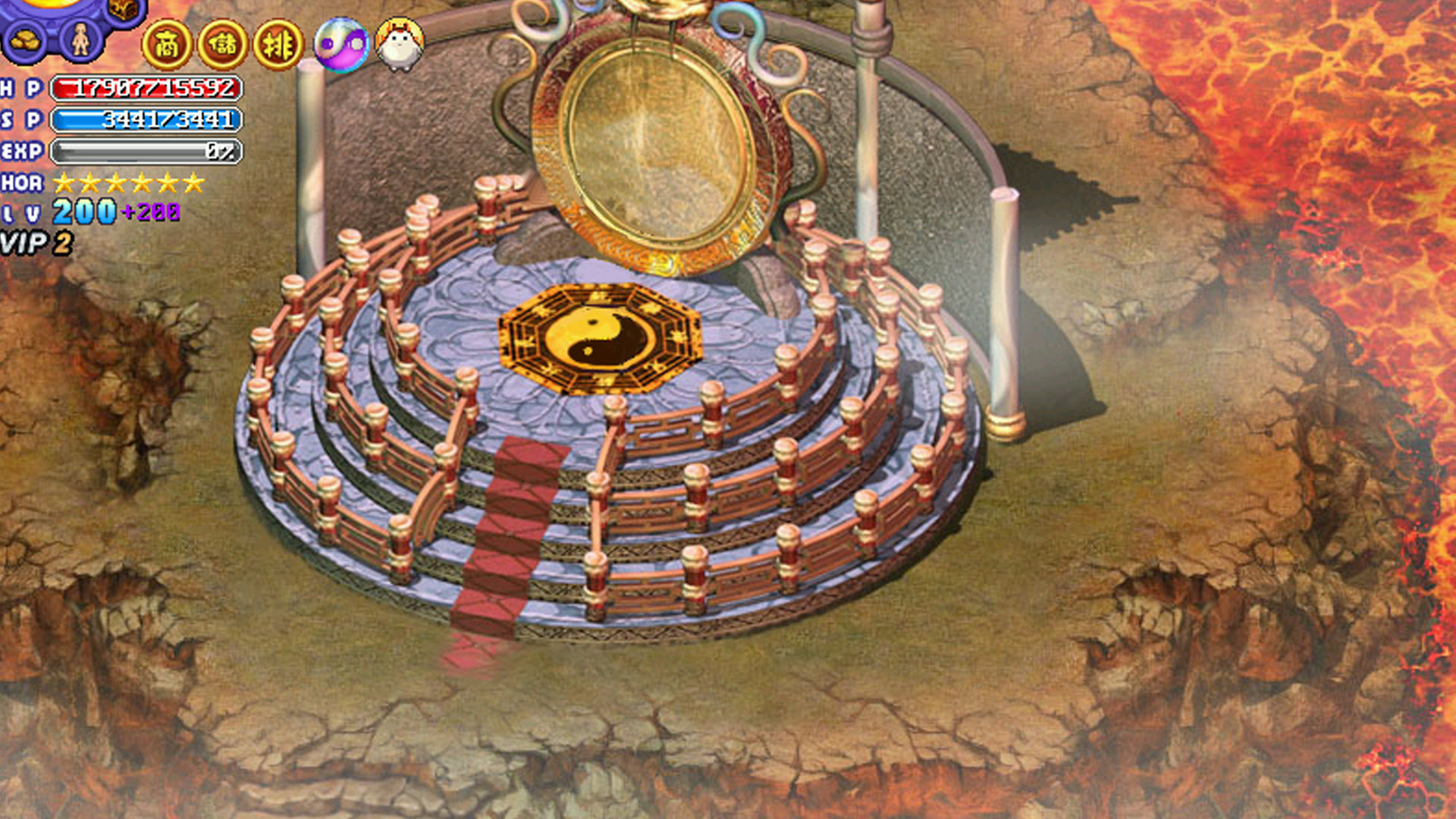This screenshot has width=1456, height=819.
Task: Show the rankings via the 排 button
Action: pos(278,45)
